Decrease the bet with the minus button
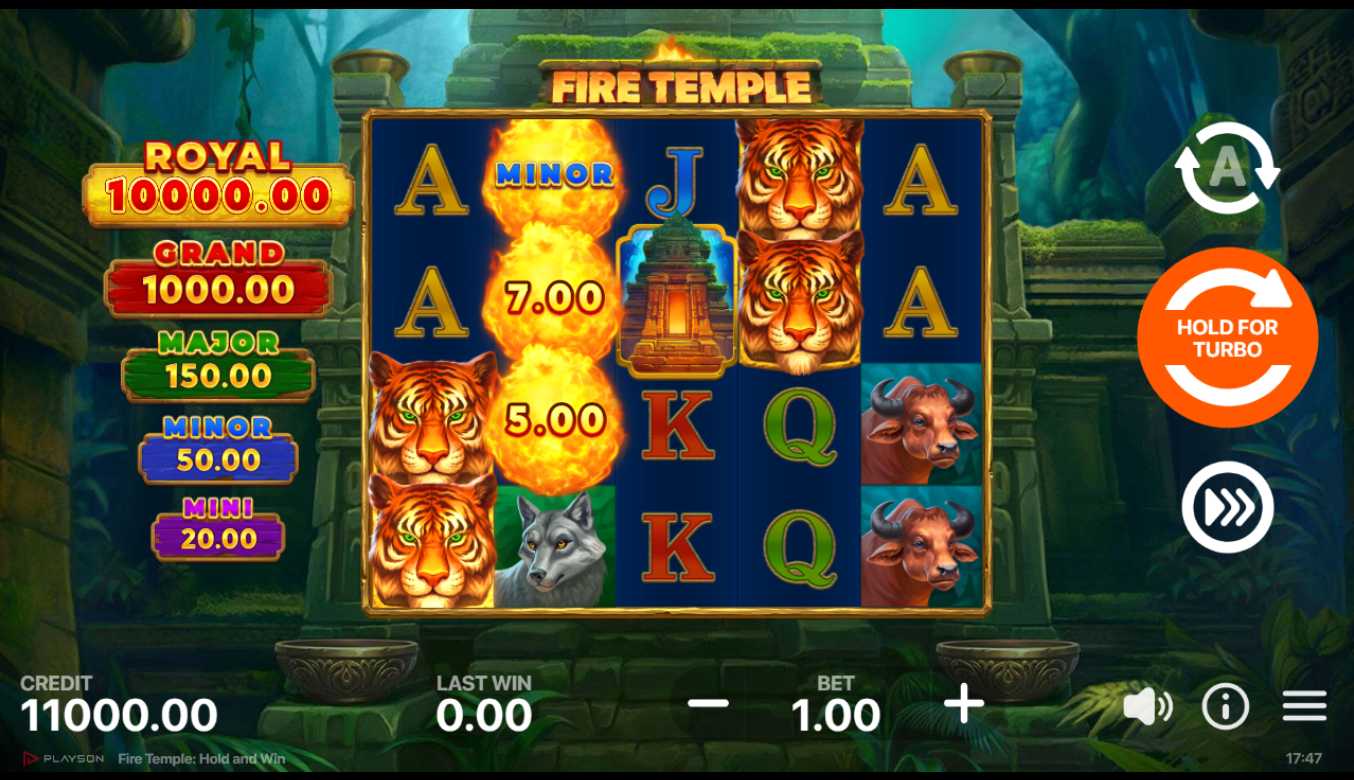1354x780 pixels. 708,704
